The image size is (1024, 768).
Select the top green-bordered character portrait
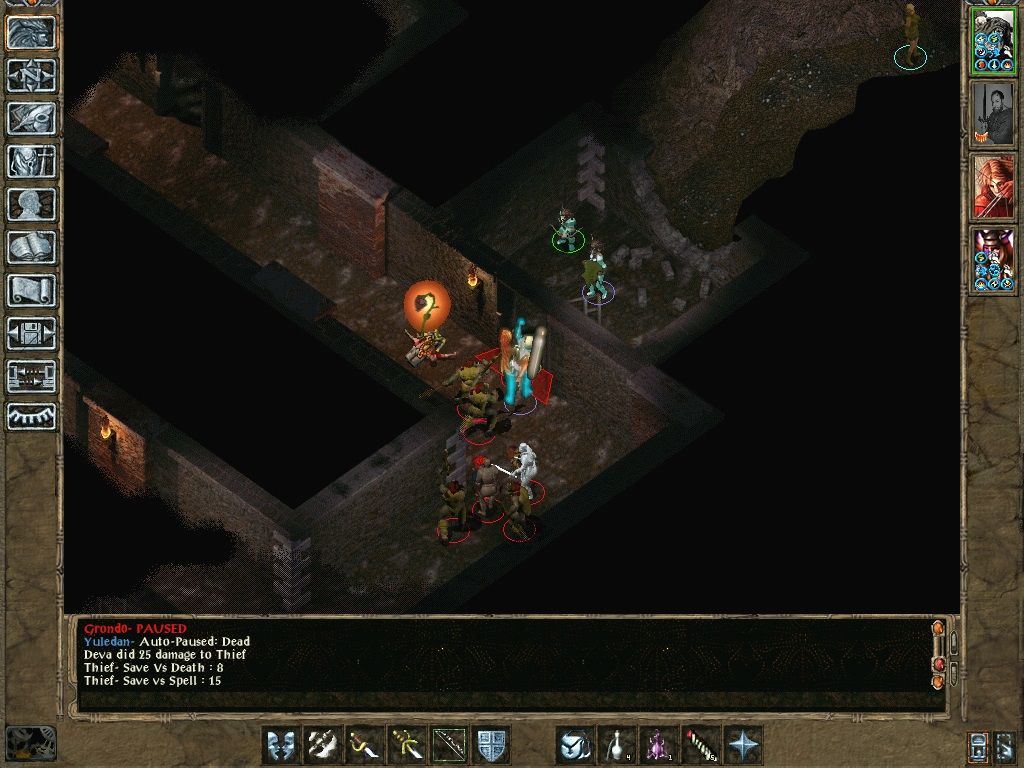(993, 42)
